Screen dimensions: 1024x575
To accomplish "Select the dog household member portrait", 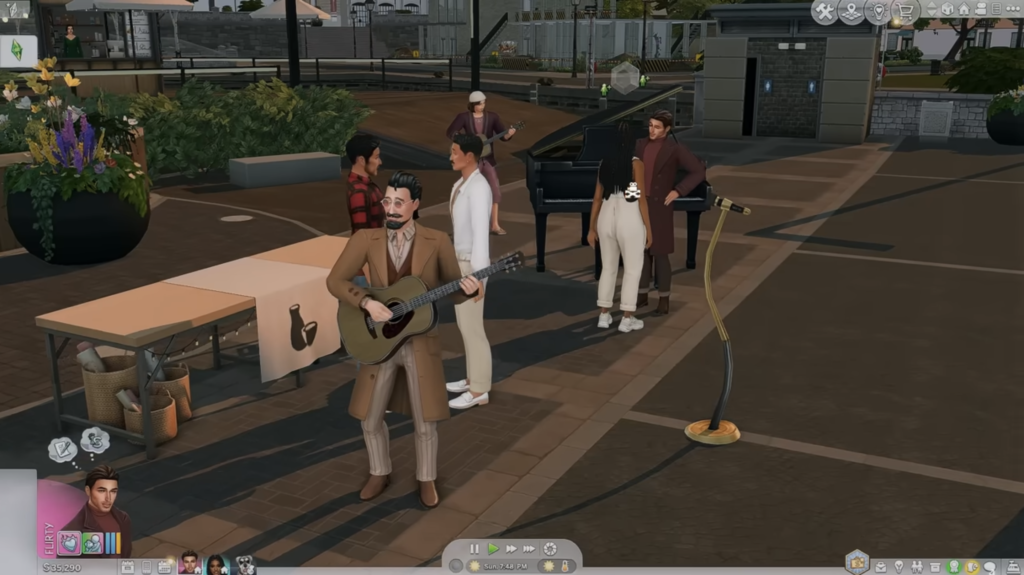I will [244, 565].
